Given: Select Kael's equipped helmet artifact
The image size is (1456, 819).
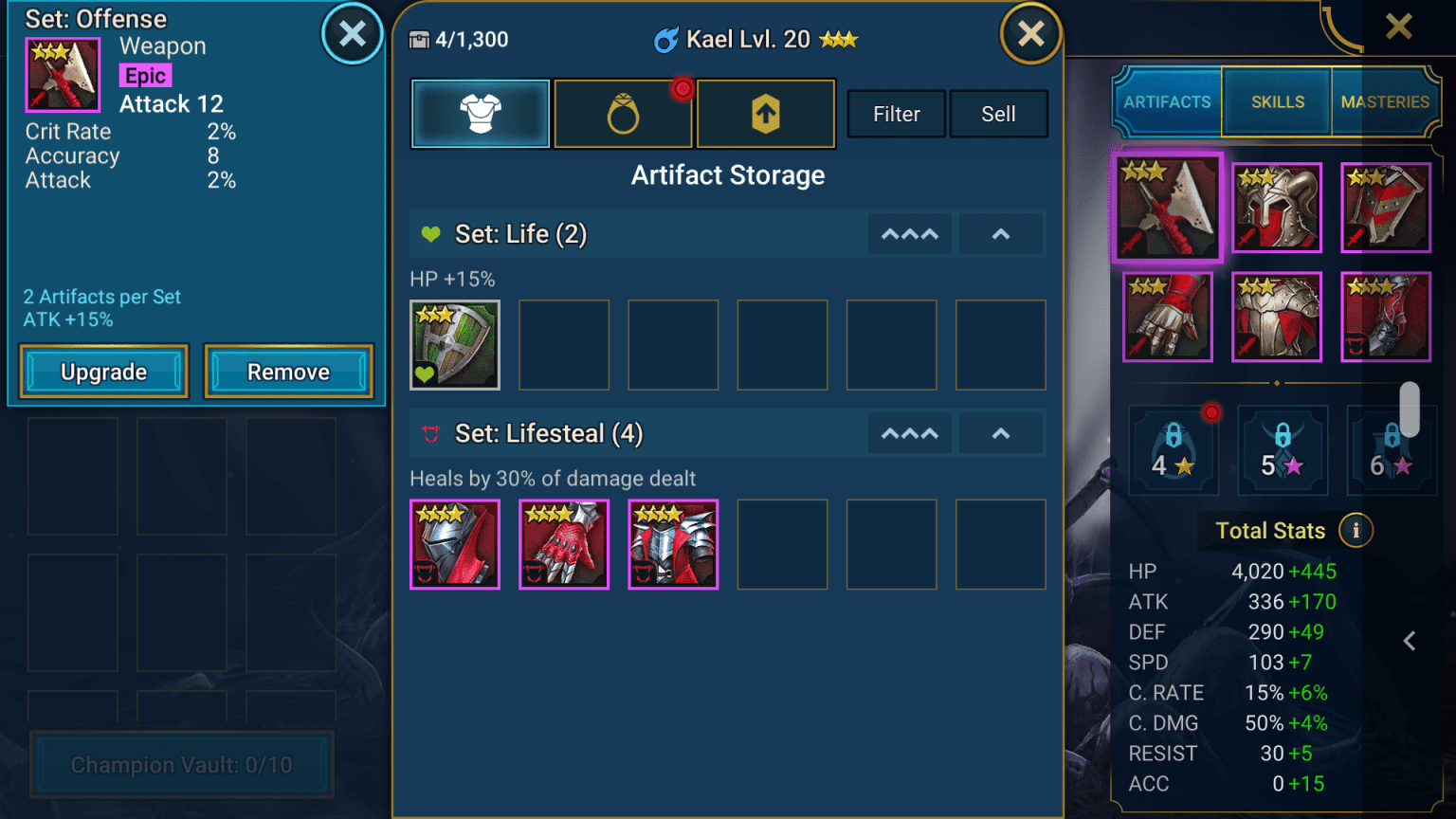Looking at the screenshot, I should 1277,208.
